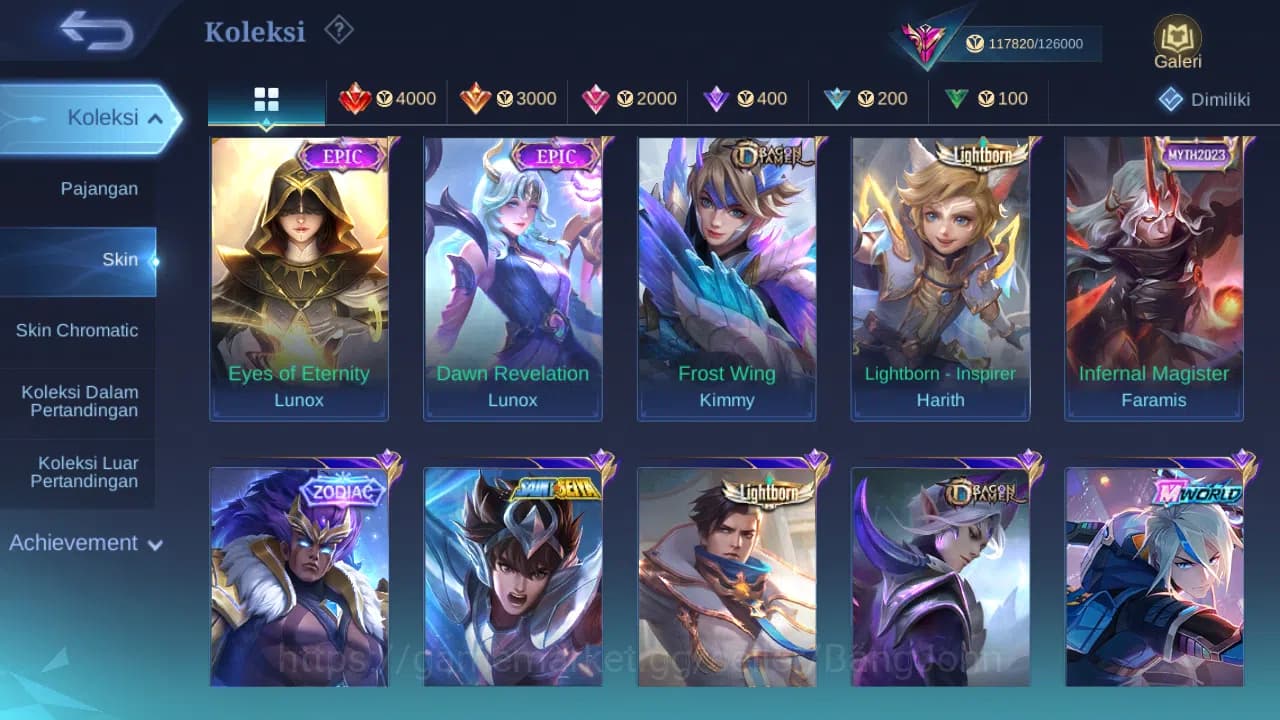Open the help question mark beside Koleksi

coord(338,31)
